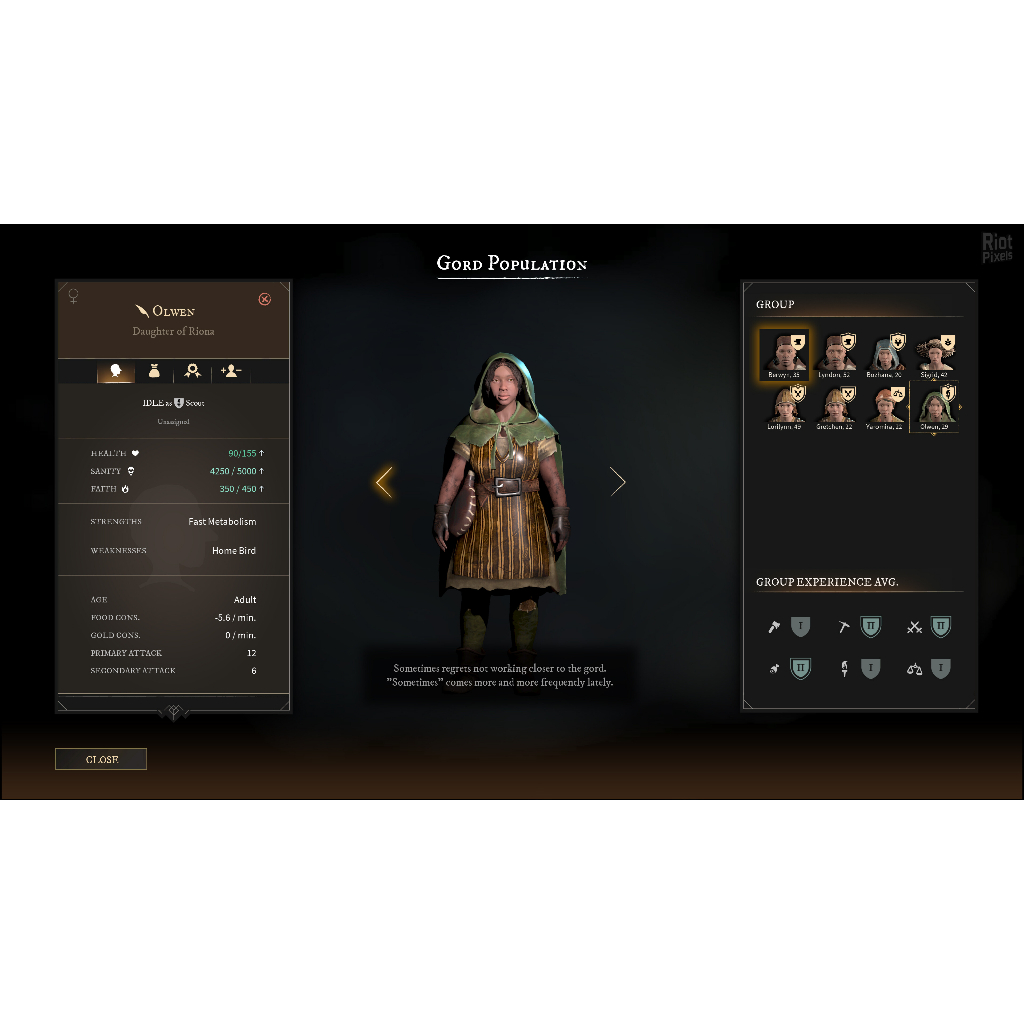Switch to the head profile tab

(116, 371)
